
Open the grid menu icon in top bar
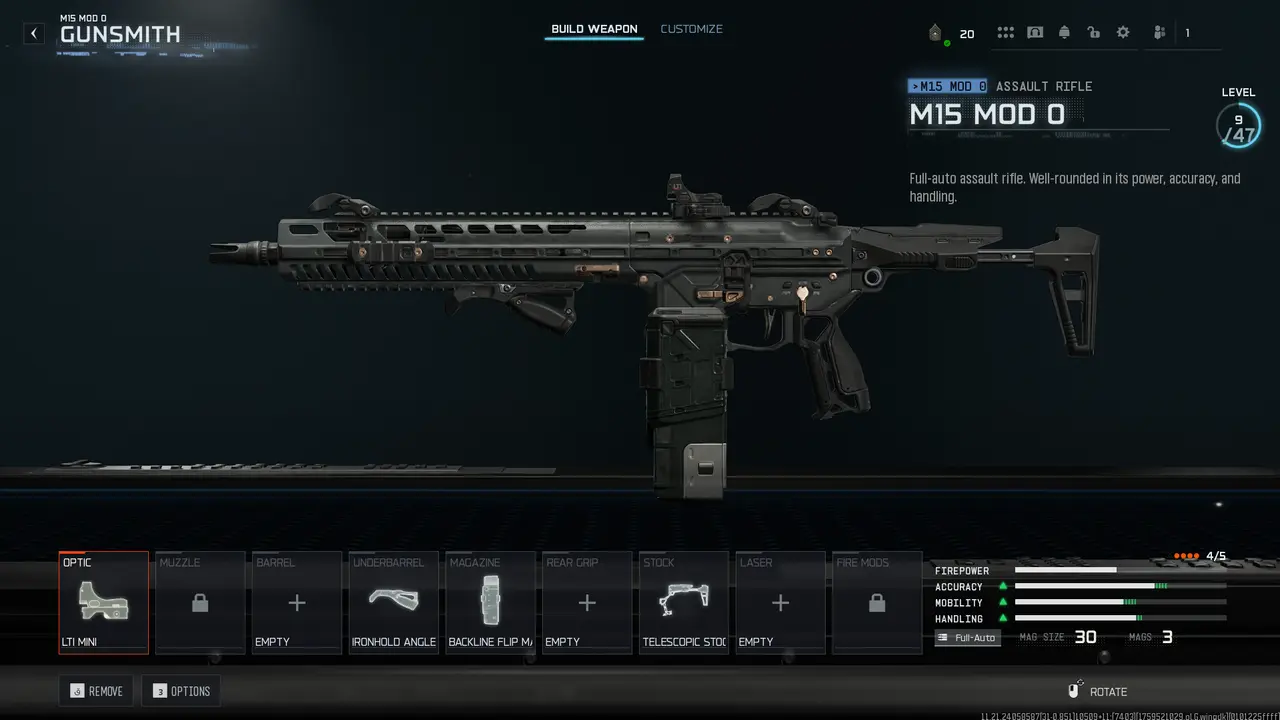point(1005,33)
